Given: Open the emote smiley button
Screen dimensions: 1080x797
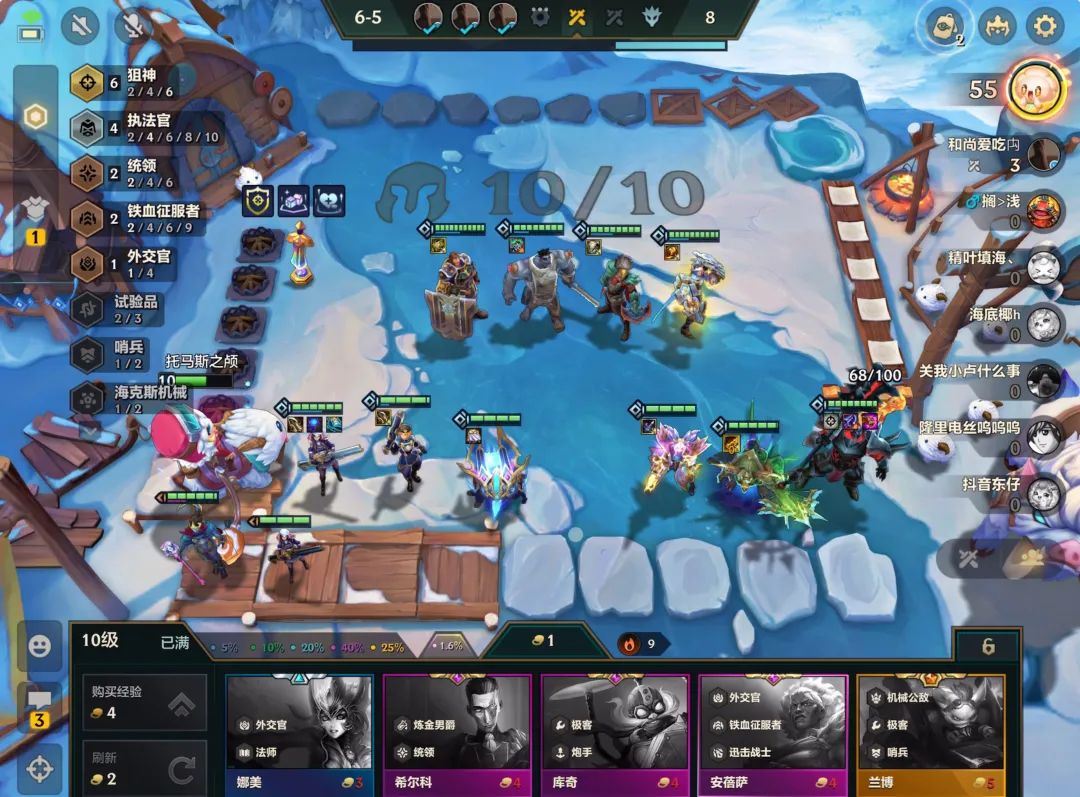Looking at the screenshot, I should point(39,646).
